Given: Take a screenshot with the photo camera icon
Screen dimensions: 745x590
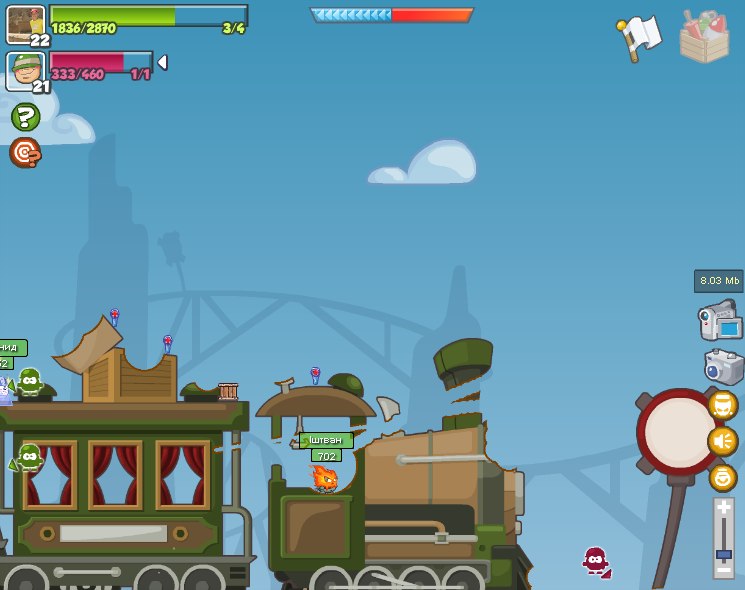Looking at the screenshot, I should point(723,366).
